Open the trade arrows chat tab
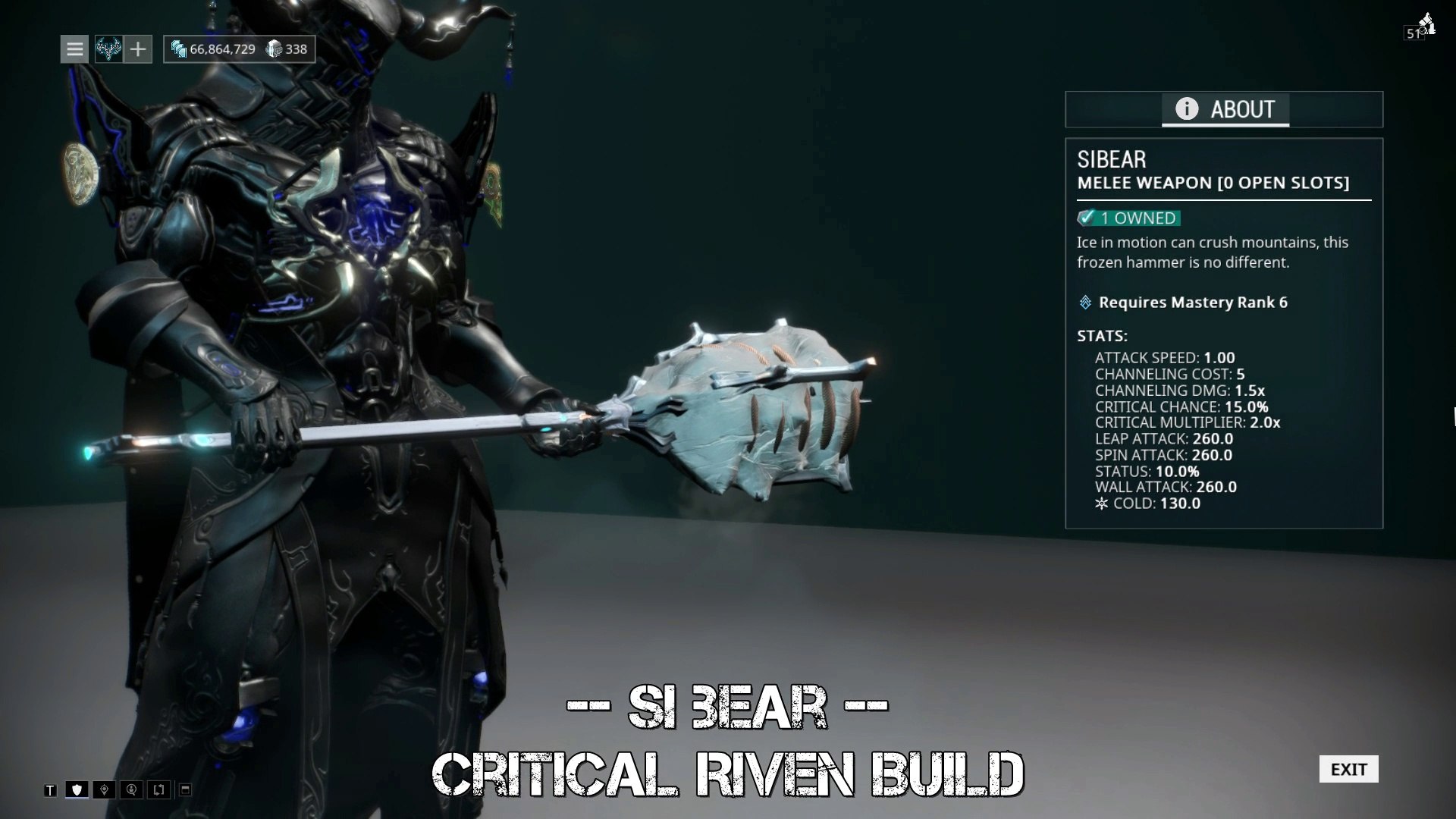 click(158, 790)
